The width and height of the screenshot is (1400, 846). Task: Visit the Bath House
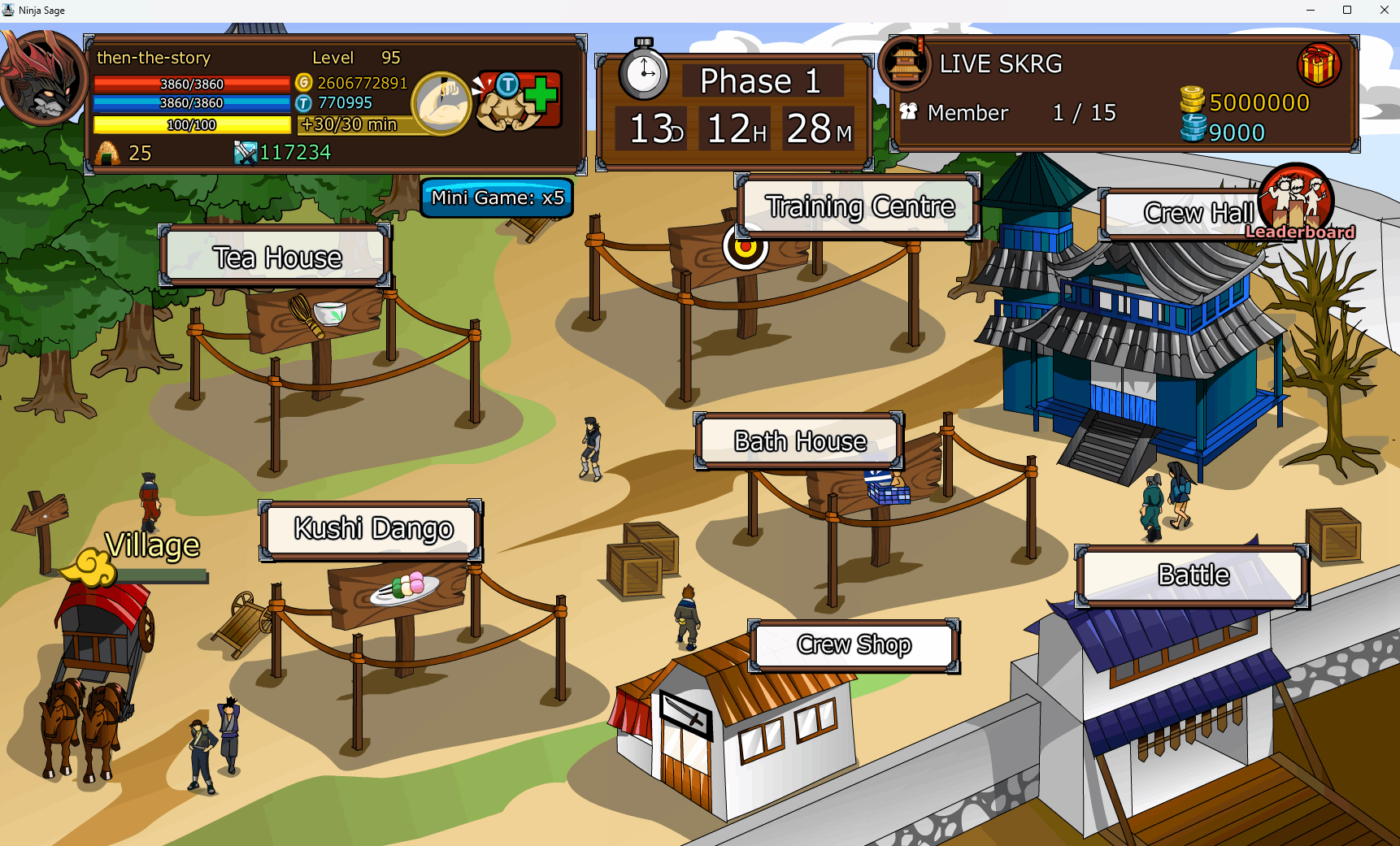pos(799,441)
